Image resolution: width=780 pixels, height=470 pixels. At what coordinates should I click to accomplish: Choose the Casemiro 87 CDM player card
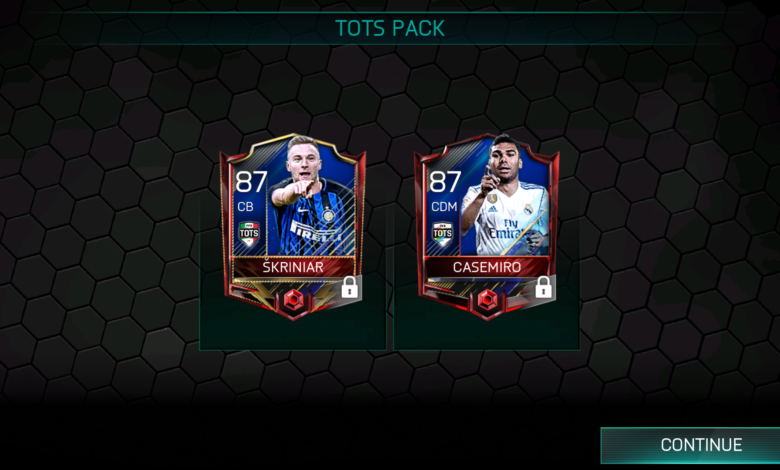click(487, 220)
